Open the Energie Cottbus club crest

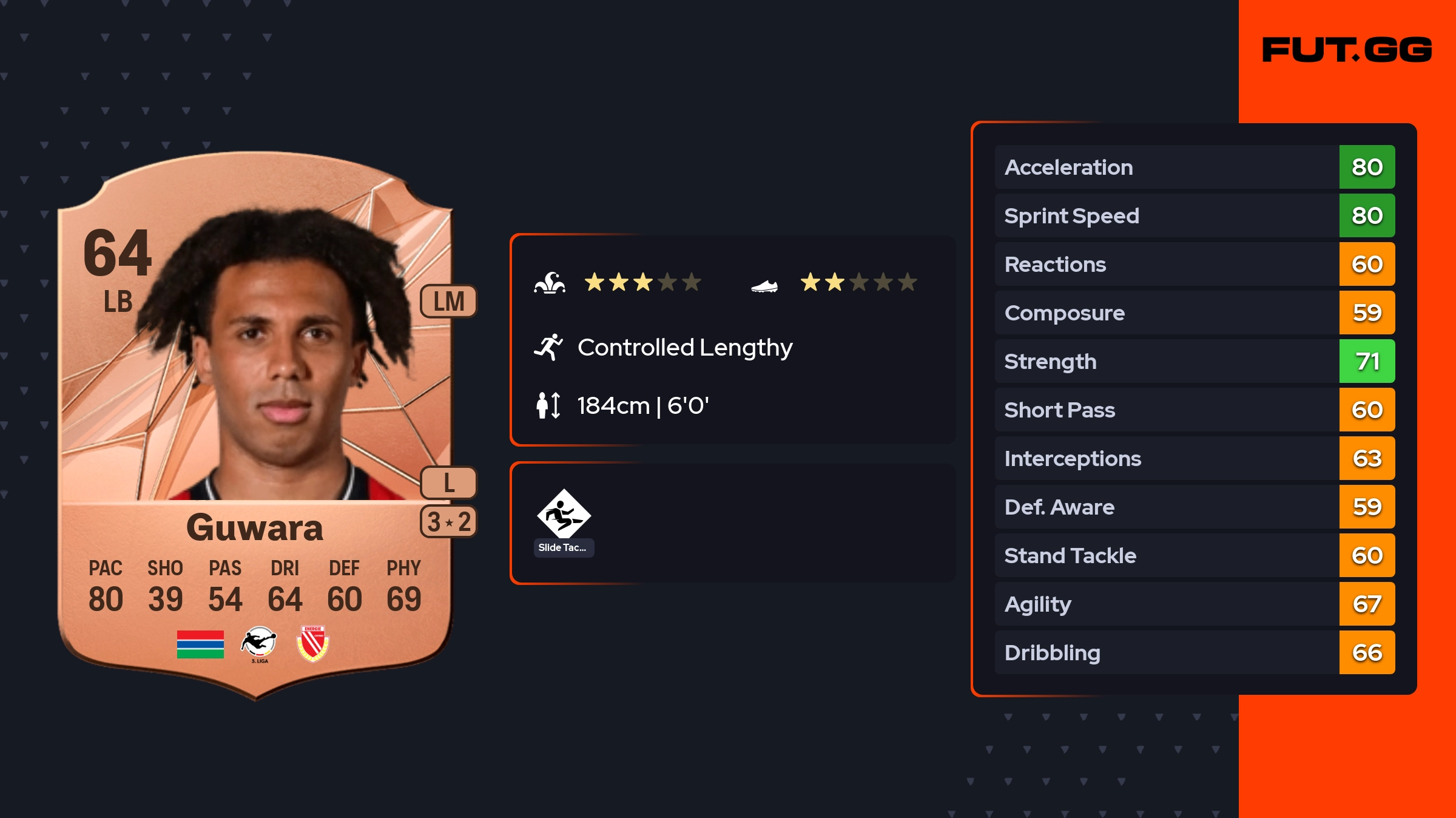click(x=312, y=643)
